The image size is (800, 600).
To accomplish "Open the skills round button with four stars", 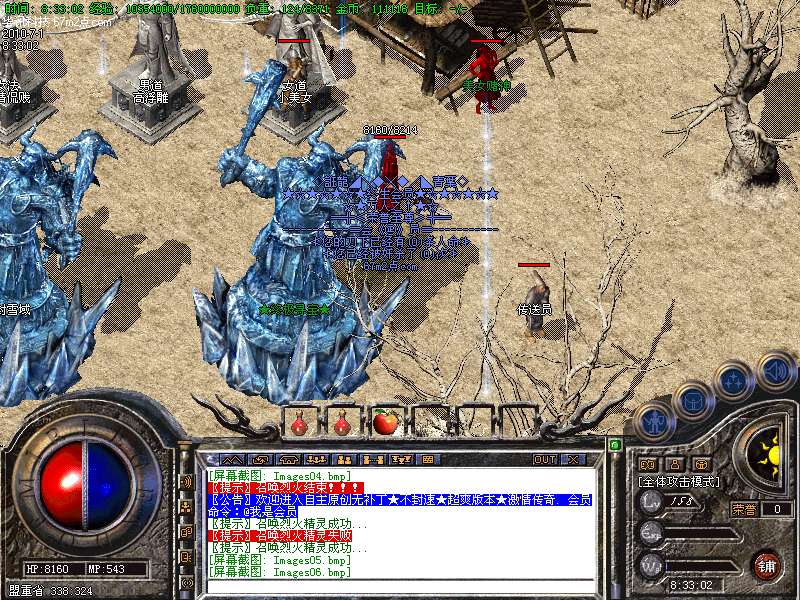I will 733,380.
